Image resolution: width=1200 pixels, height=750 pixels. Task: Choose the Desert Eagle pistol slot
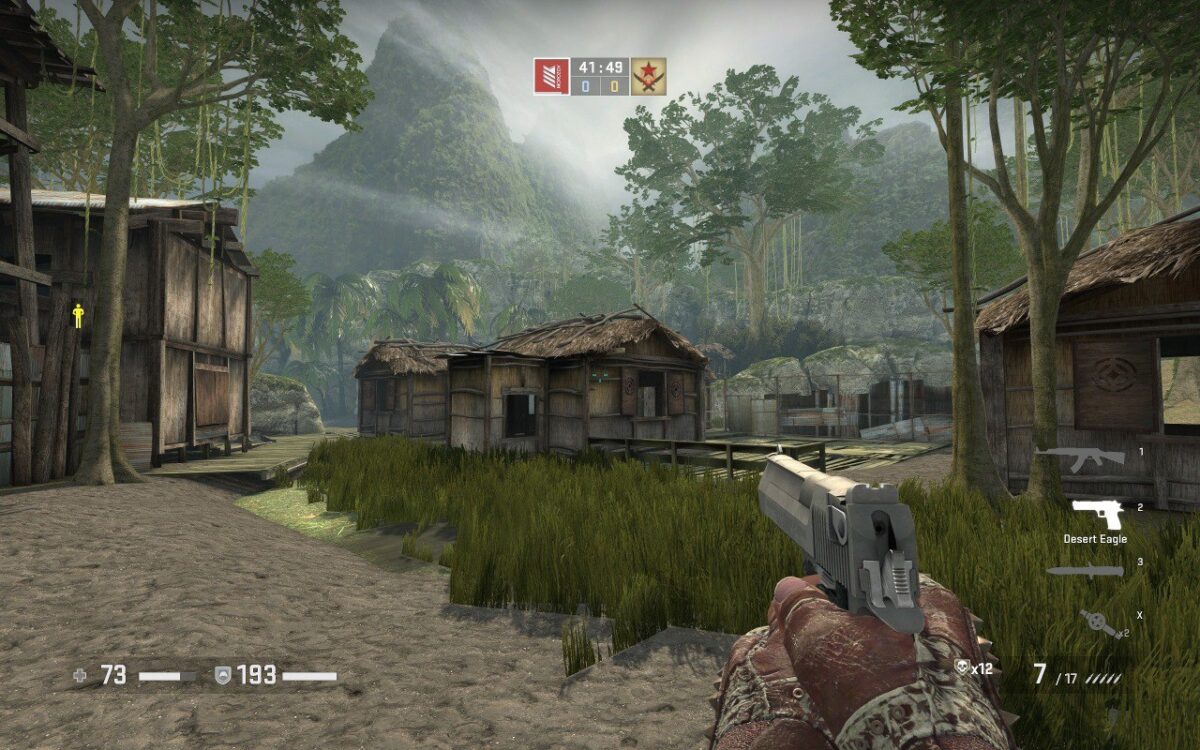(x=1097, y=514)
